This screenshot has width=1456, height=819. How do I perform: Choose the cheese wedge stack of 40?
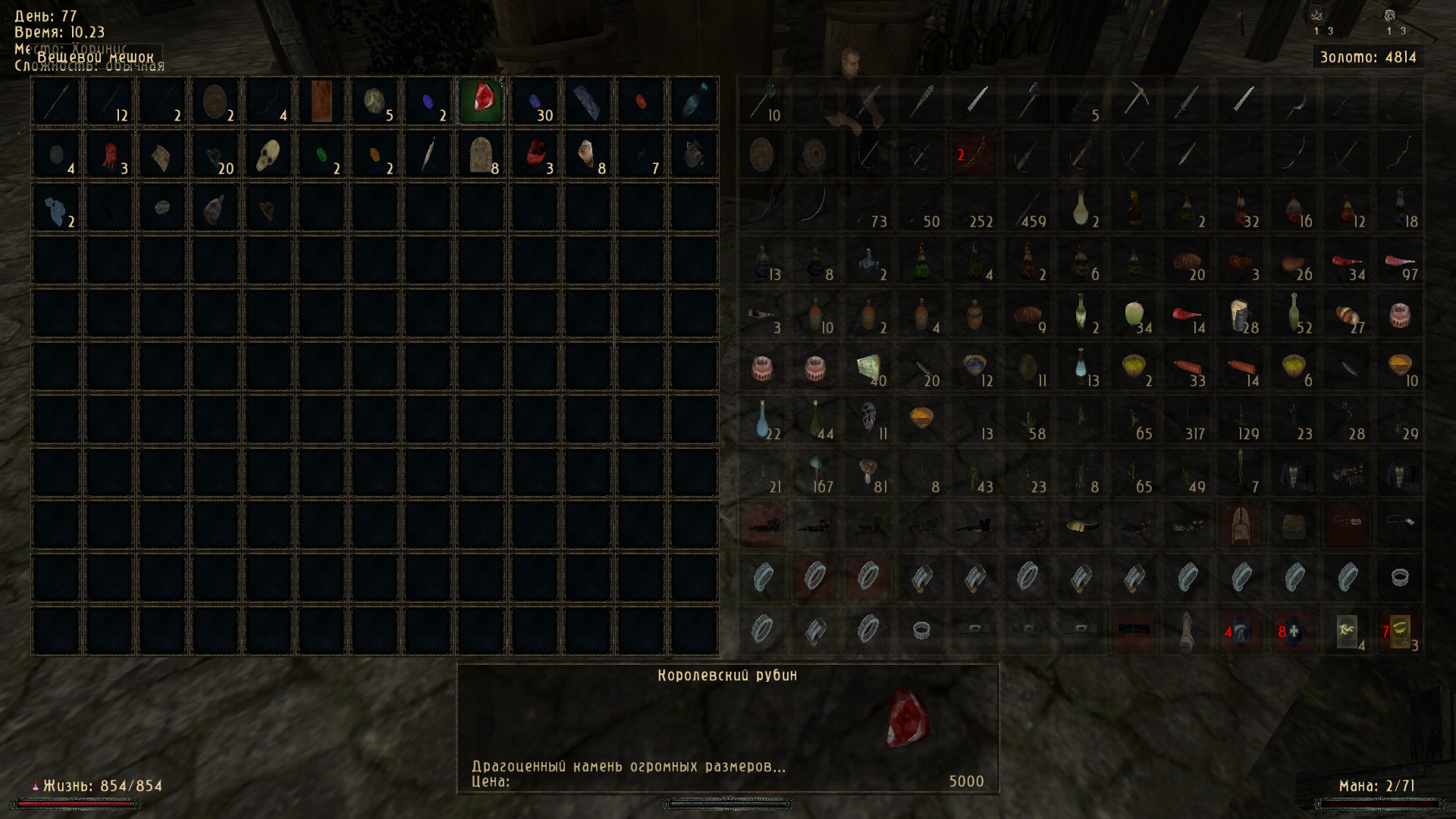click(x=868, y=367)
